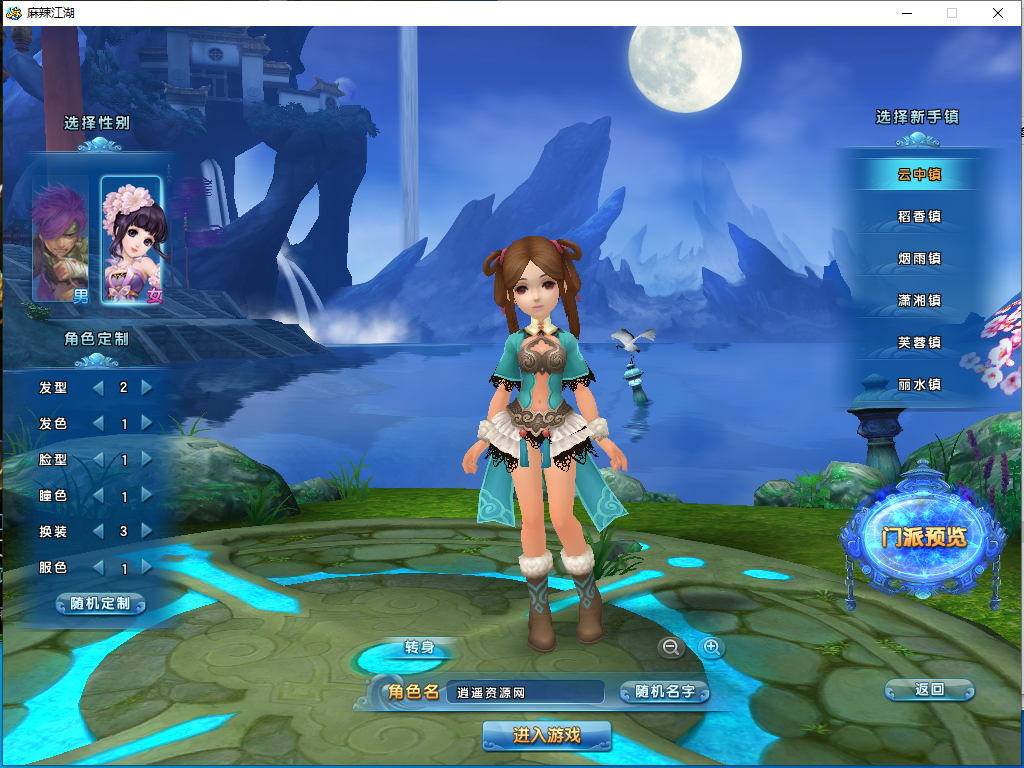Generate a name with 随机名字 button
The height and width of the screenshot is (768, 1024).
click(664, 692)
